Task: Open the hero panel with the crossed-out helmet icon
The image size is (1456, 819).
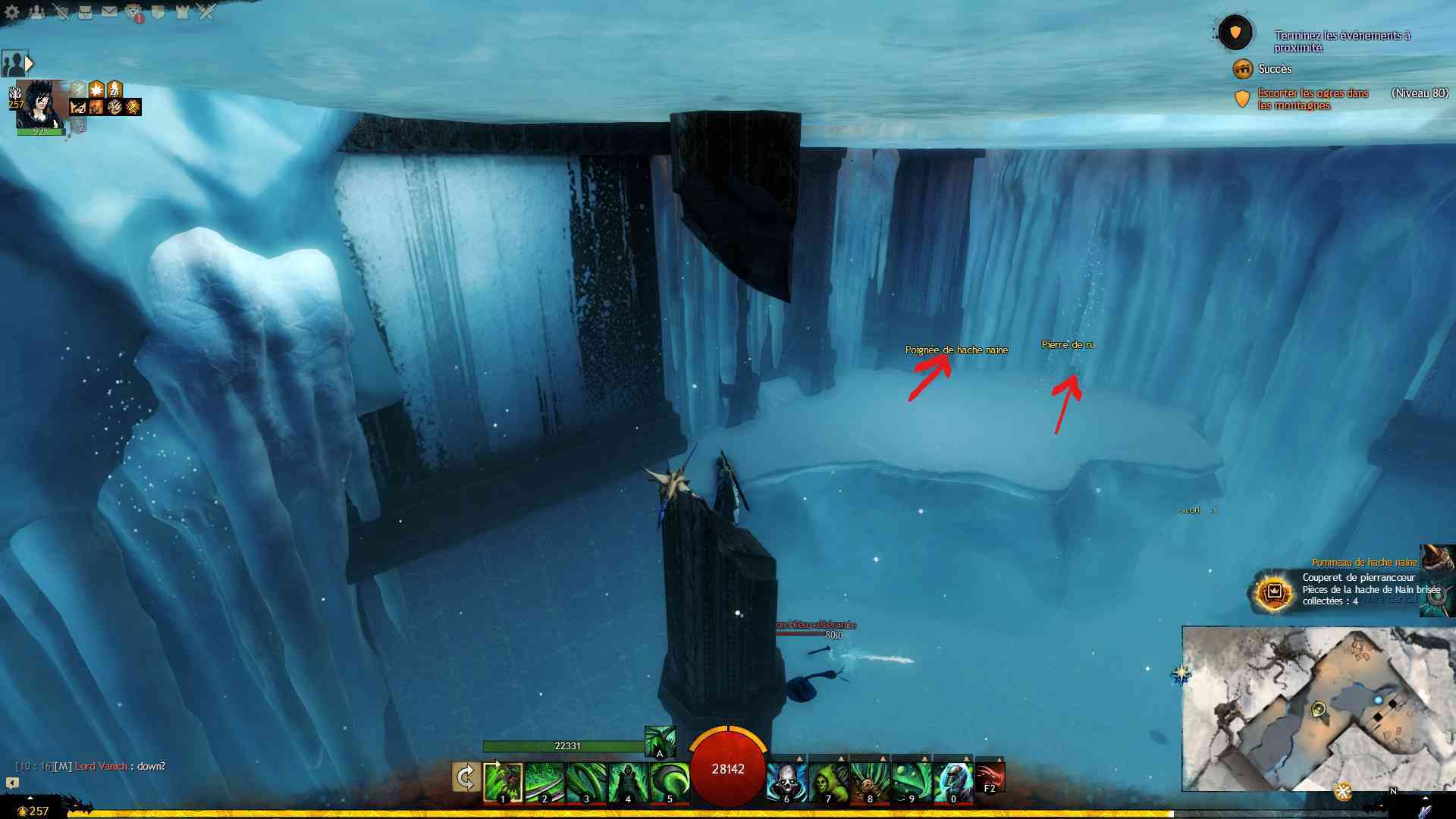Action: coord(61,12)
